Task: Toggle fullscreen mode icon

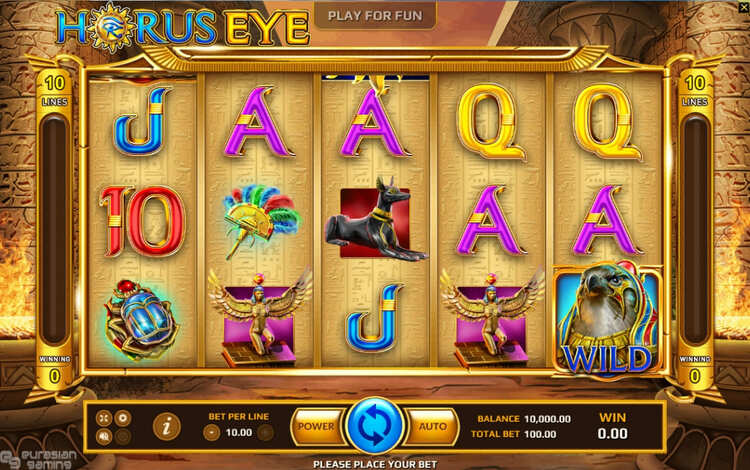Action: [105, 417]
